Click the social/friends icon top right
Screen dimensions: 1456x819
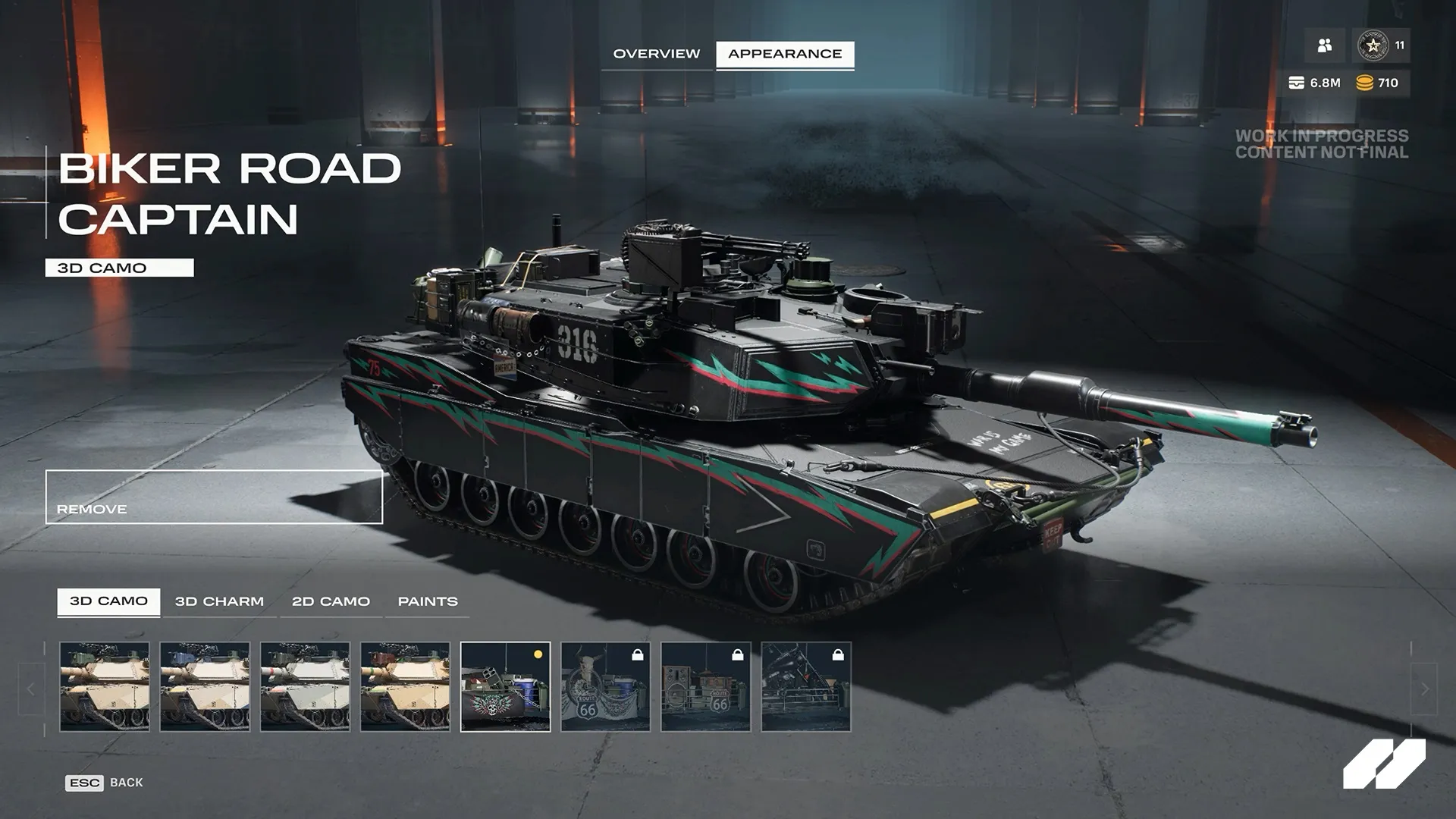(x=1324, y=46)
